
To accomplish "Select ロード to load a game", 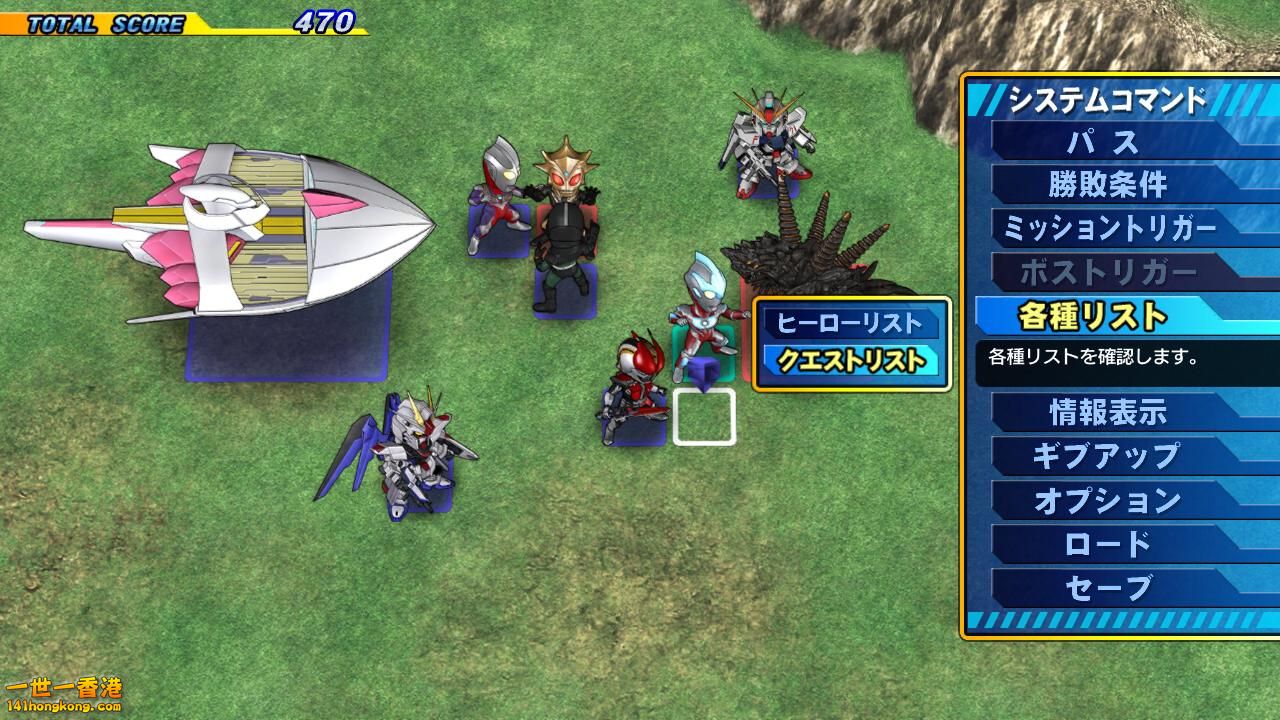I will tap(1107, 544).
